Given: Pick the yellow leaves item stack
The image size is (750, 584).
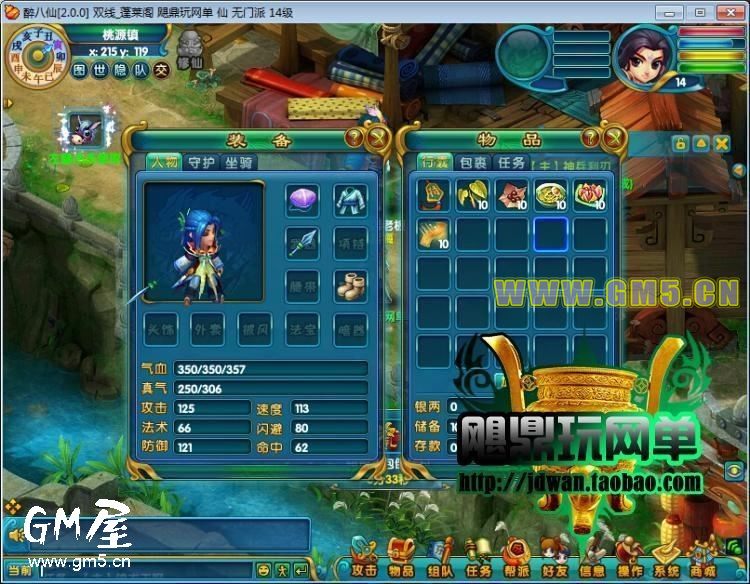Looking at the screenshot, I should coord(472,193).
